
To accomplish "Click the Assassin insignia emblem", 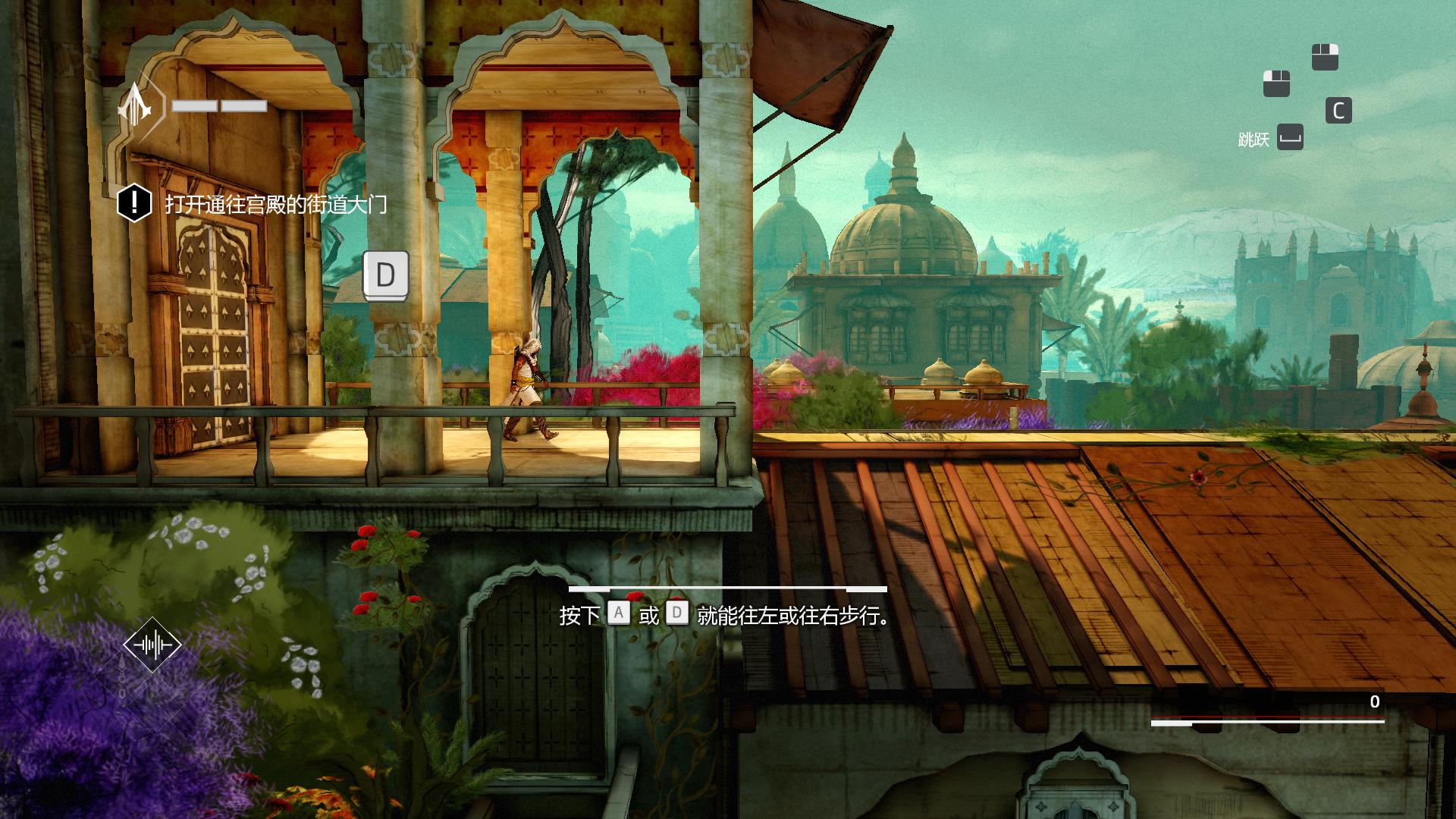I will click(136, 106).
